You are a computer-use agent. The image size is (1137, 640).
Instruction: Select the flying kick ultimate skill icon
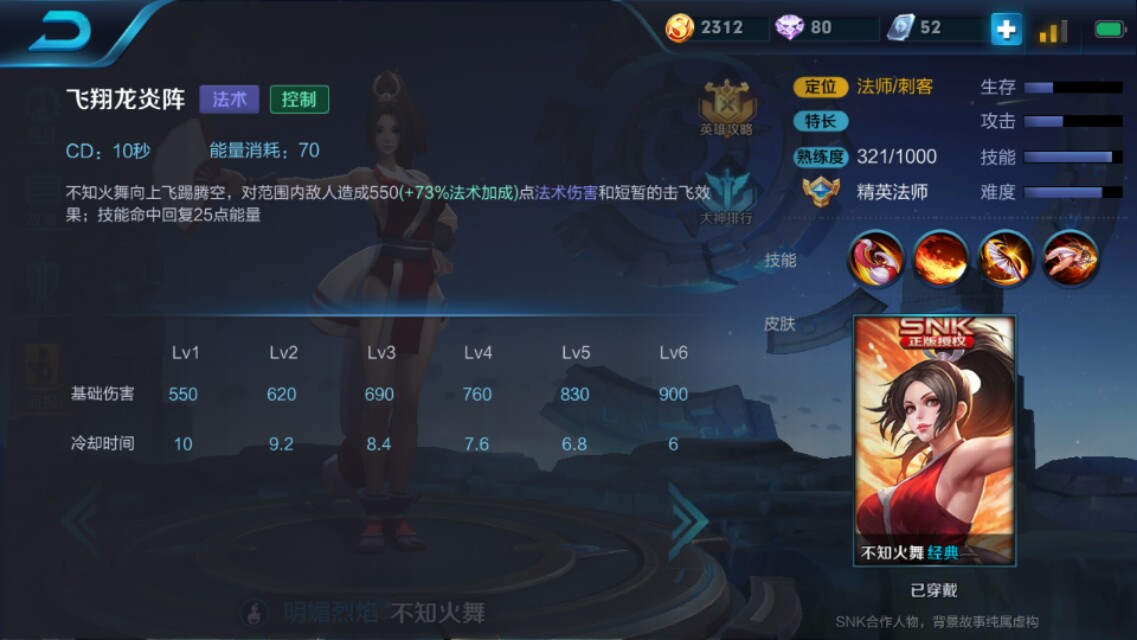[1070, 258]
